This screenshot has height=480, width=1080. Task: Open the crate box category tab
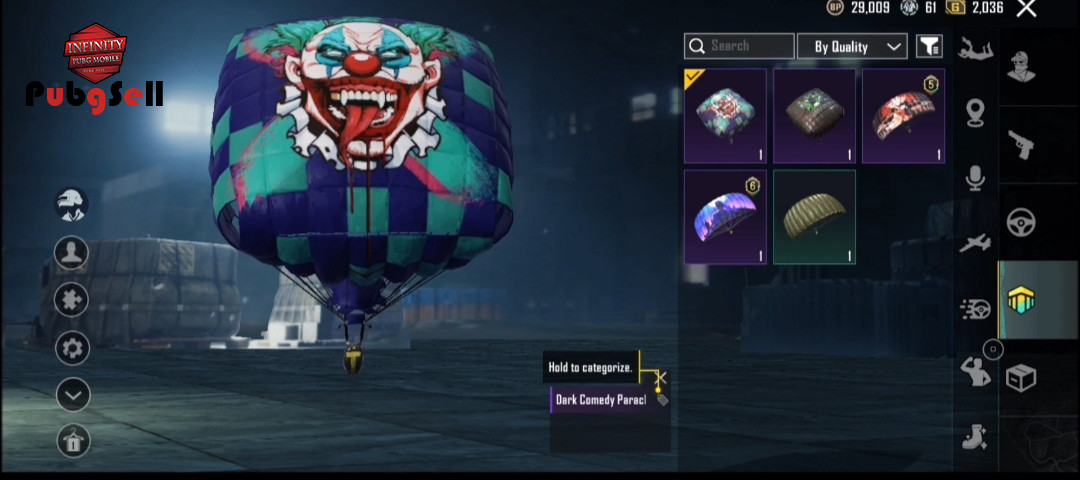1020,378
